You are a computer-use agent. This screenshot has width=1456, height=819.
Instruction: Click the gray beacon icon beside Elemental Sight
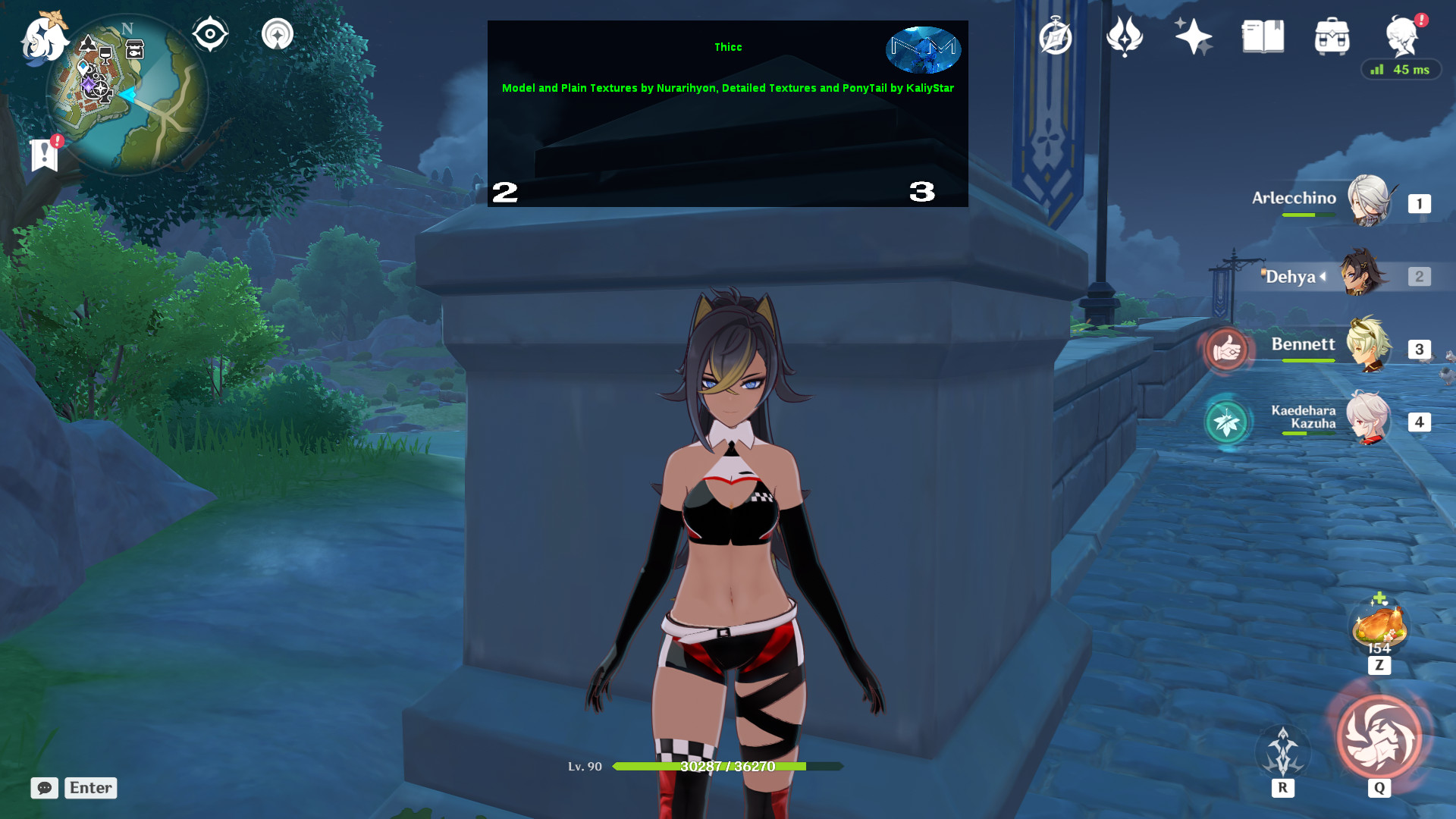[278, 33]
